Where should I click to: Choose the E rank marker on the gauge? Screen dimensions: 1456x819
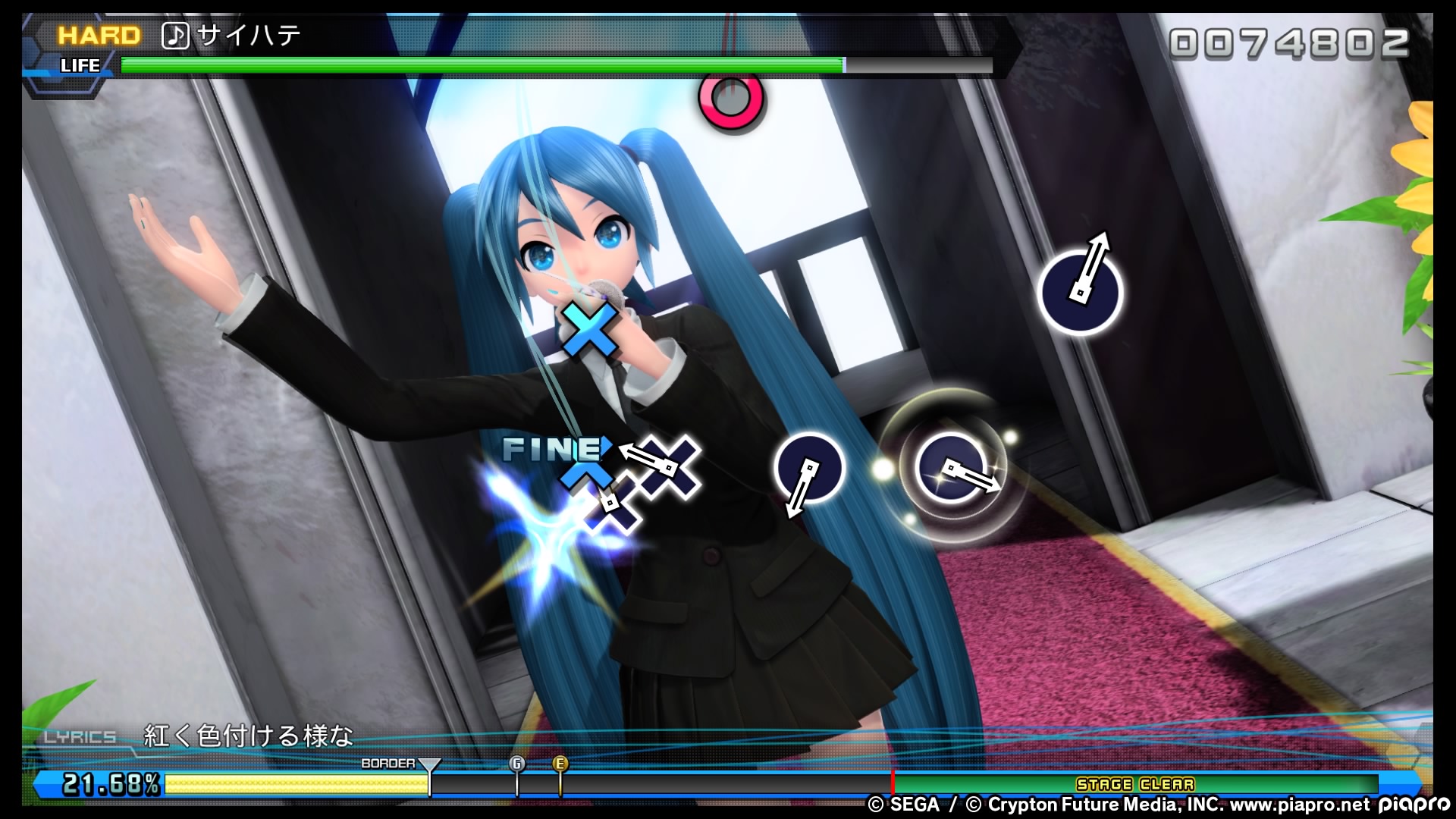click(x=560, y=764)
